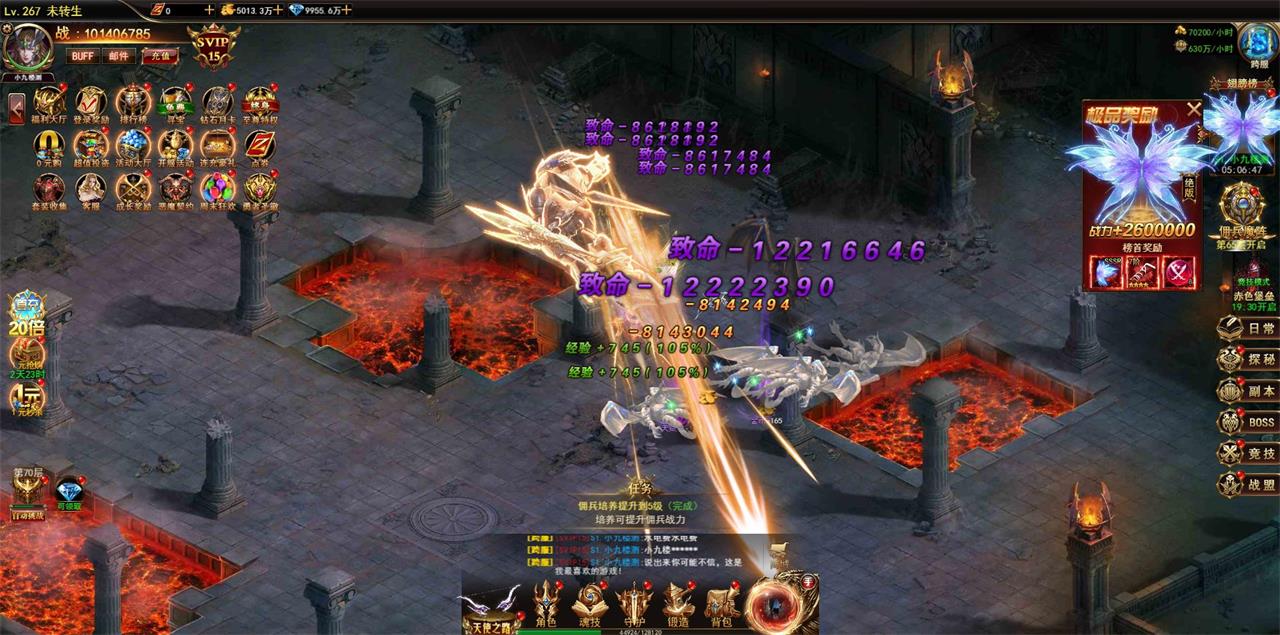Image resolution: width=1280 pixels, height=635 pixels.
Task: Open the 背包 backpack
Action: [x=721, y=604]
